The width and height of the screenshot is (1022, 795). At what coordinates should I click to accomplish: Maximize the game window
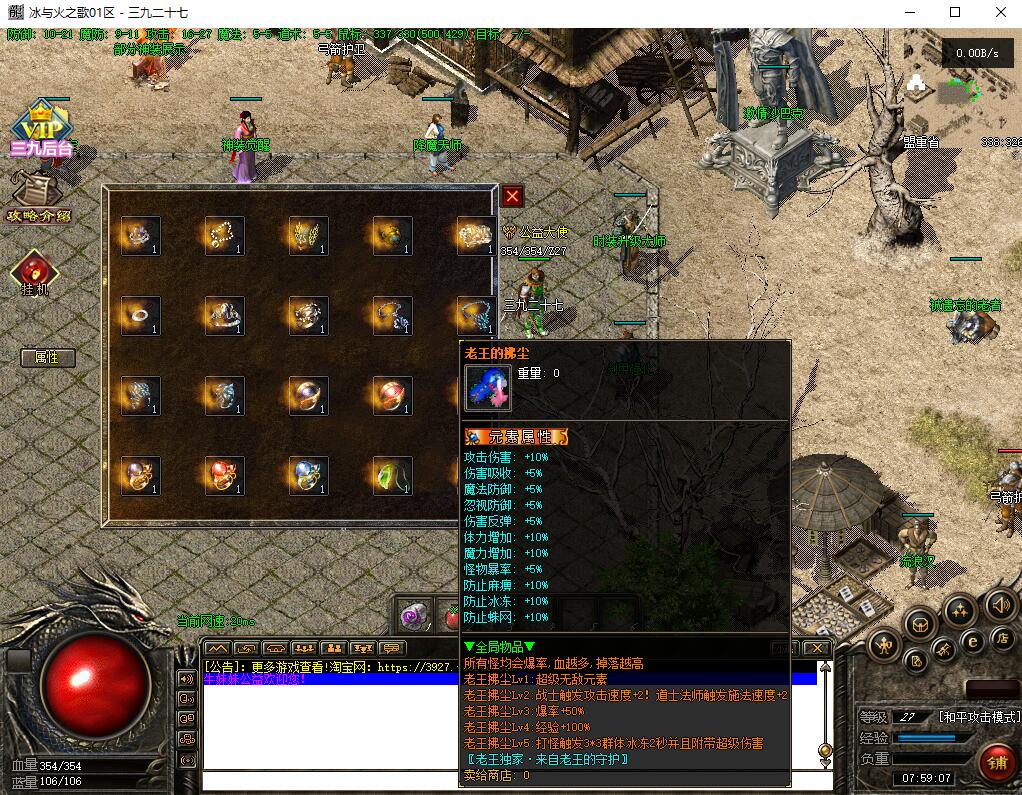[954, 13]
